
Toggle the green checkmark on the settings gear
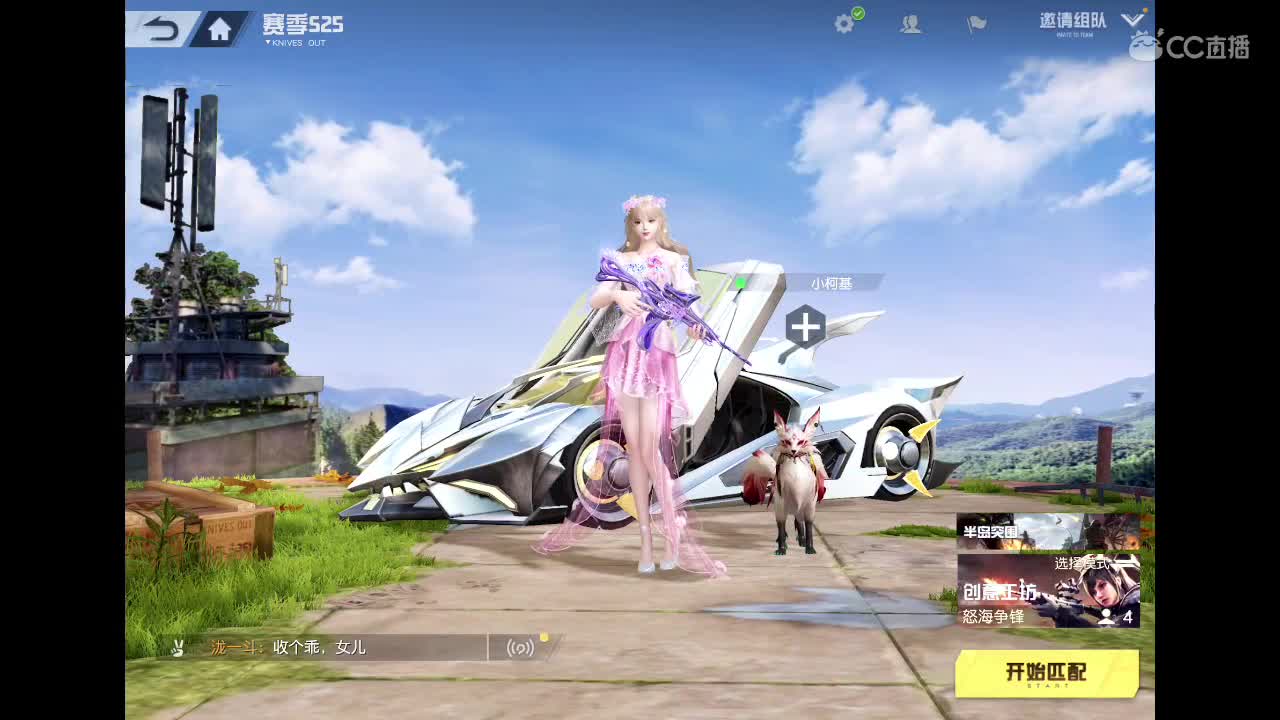click(x=856, y=13)
